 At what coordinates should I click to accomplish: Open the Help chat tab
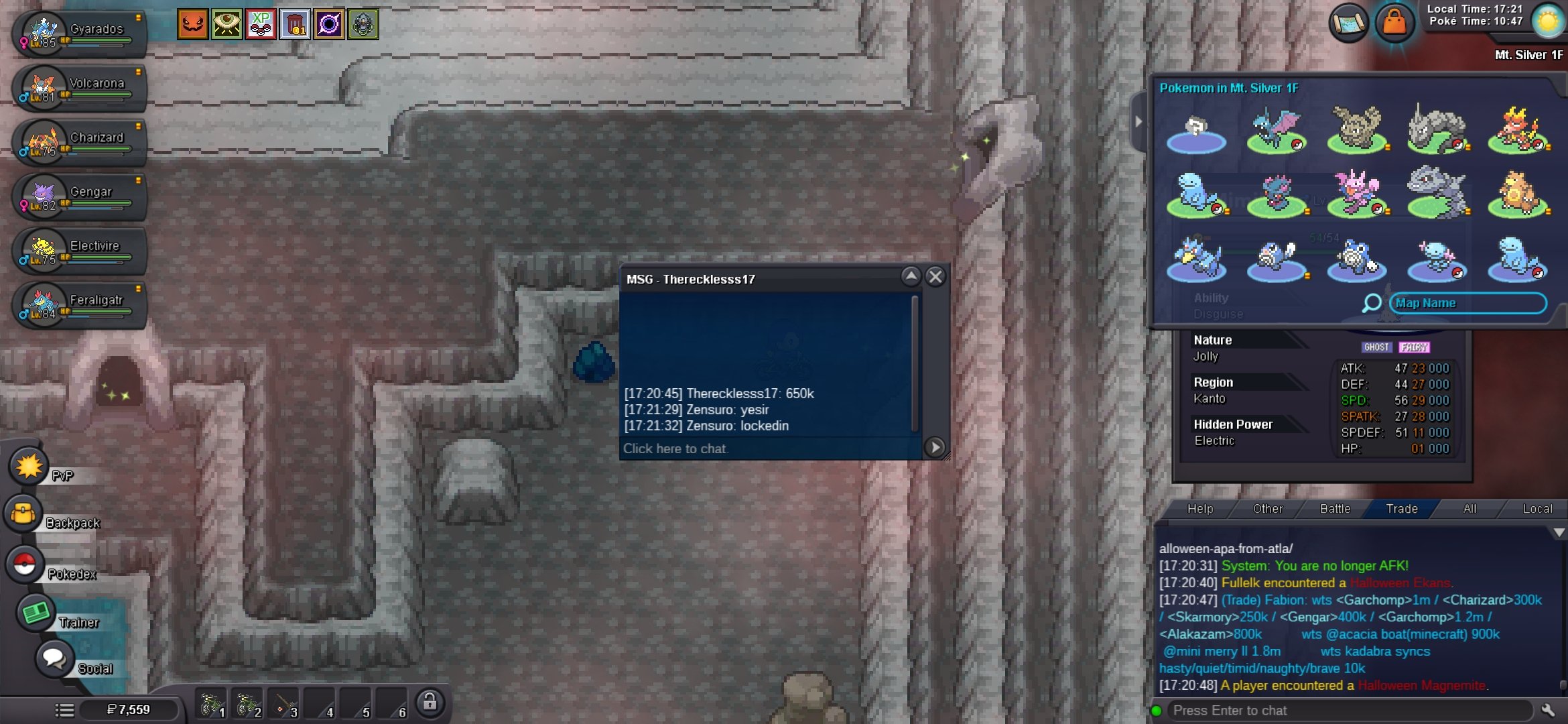pyautogui.click(x=1200, y=509)
